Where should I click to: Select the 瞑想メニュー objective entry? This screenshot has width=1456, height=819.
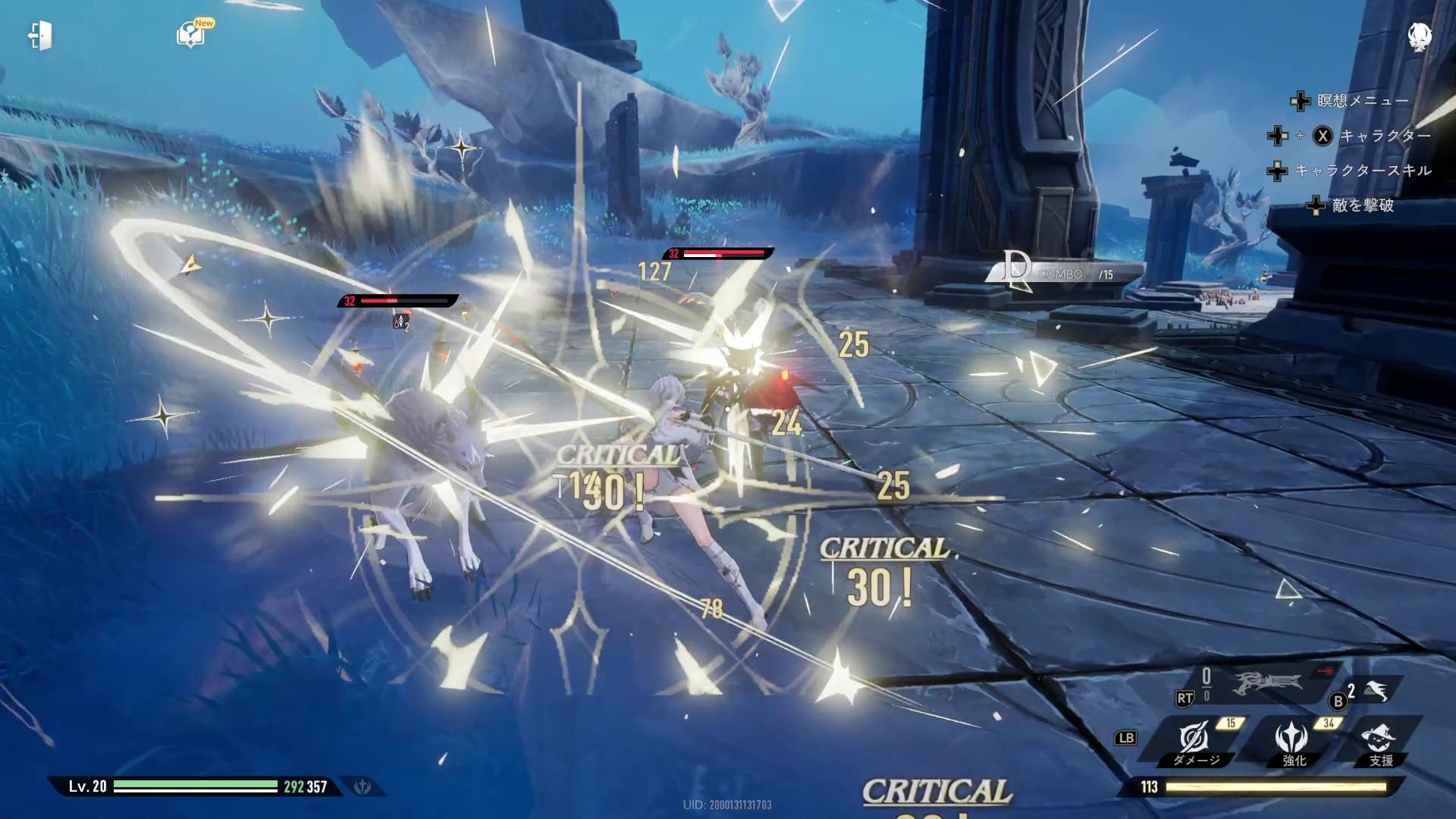(1362, 101)
